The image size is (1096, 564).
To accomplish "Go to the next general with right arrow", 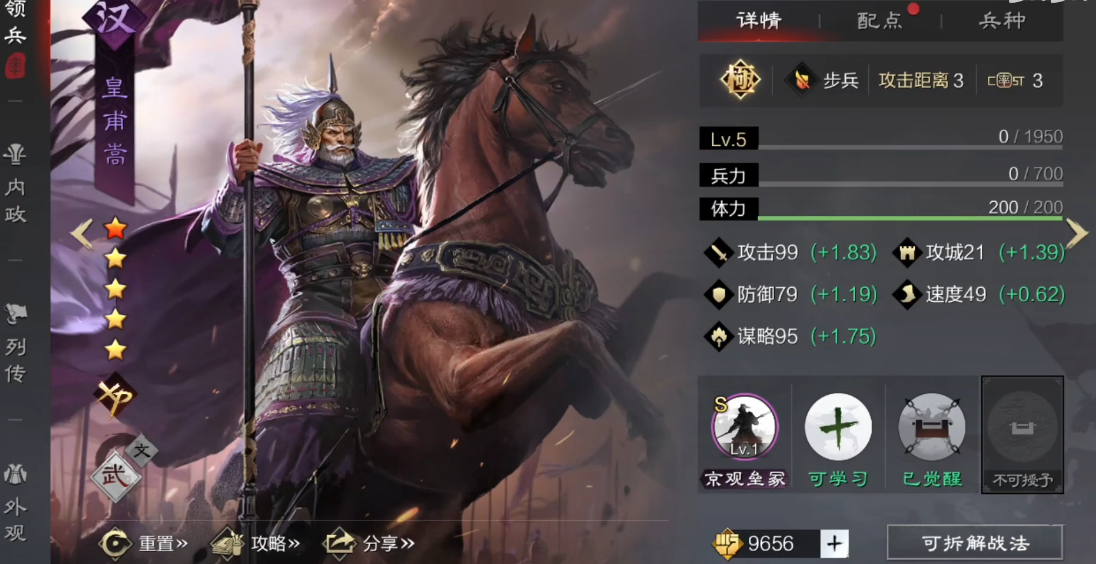I will click(x=1076, y=233).
